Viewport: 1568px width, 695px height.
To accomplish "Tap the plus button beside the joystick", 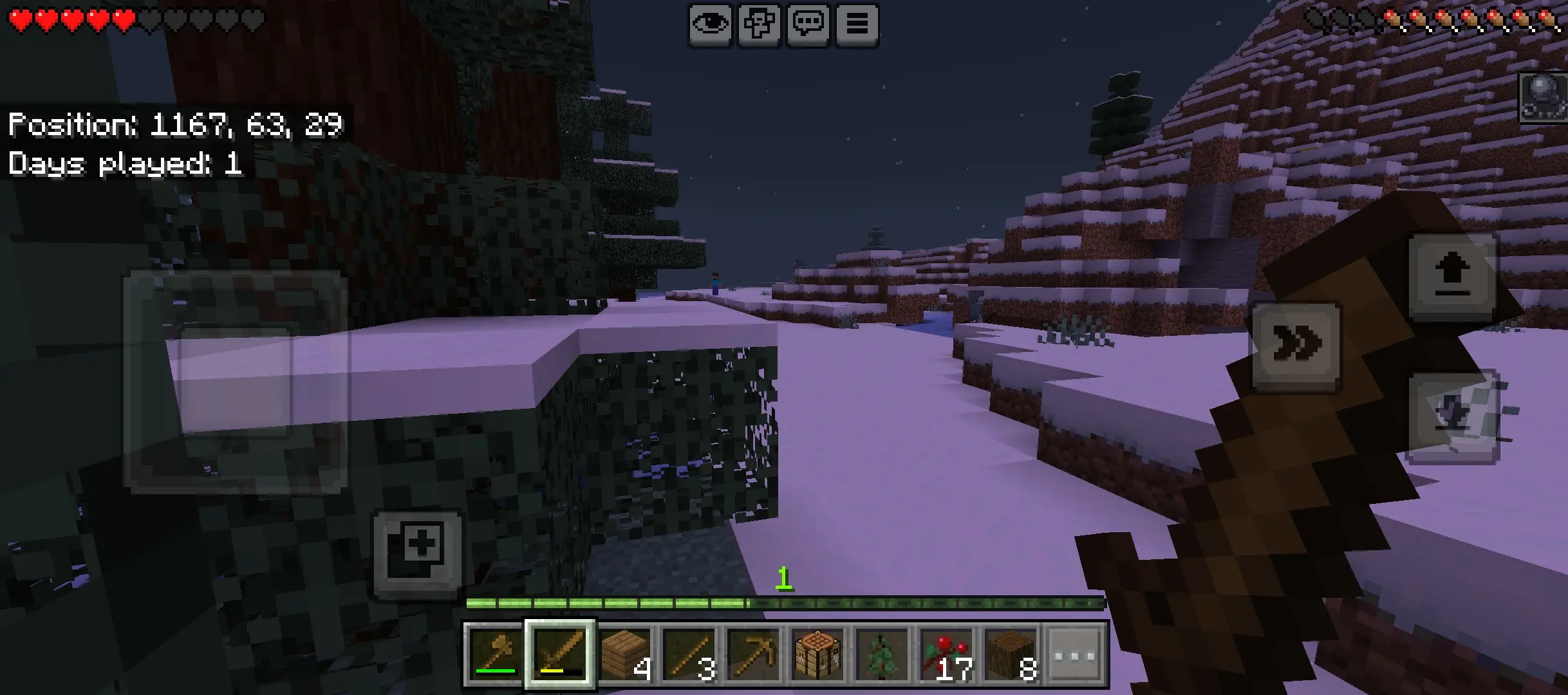I will (x=418, y=552).
